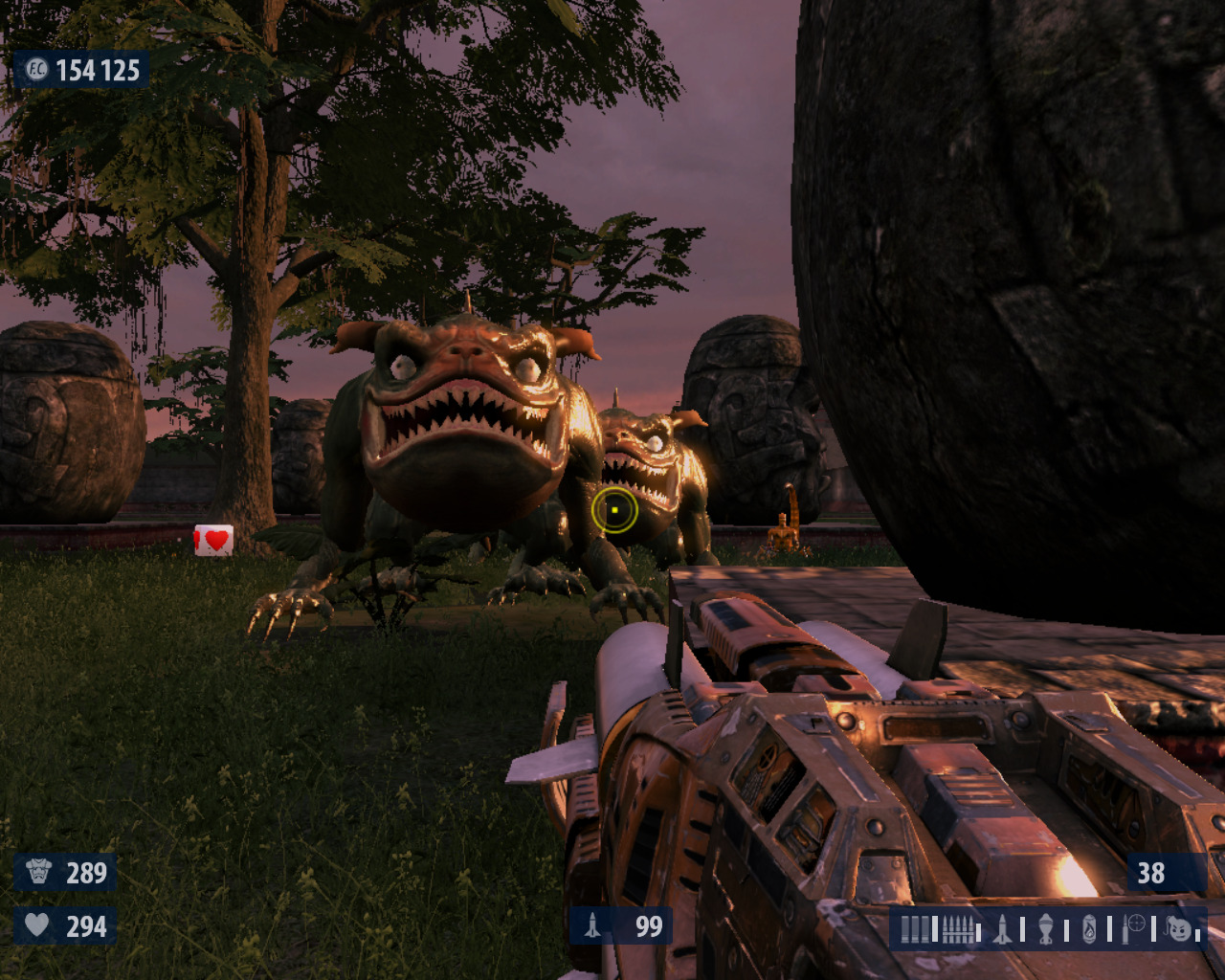Select the row of bullets ammo icon
Screen dimensions: 1225x980
(959, 929)
